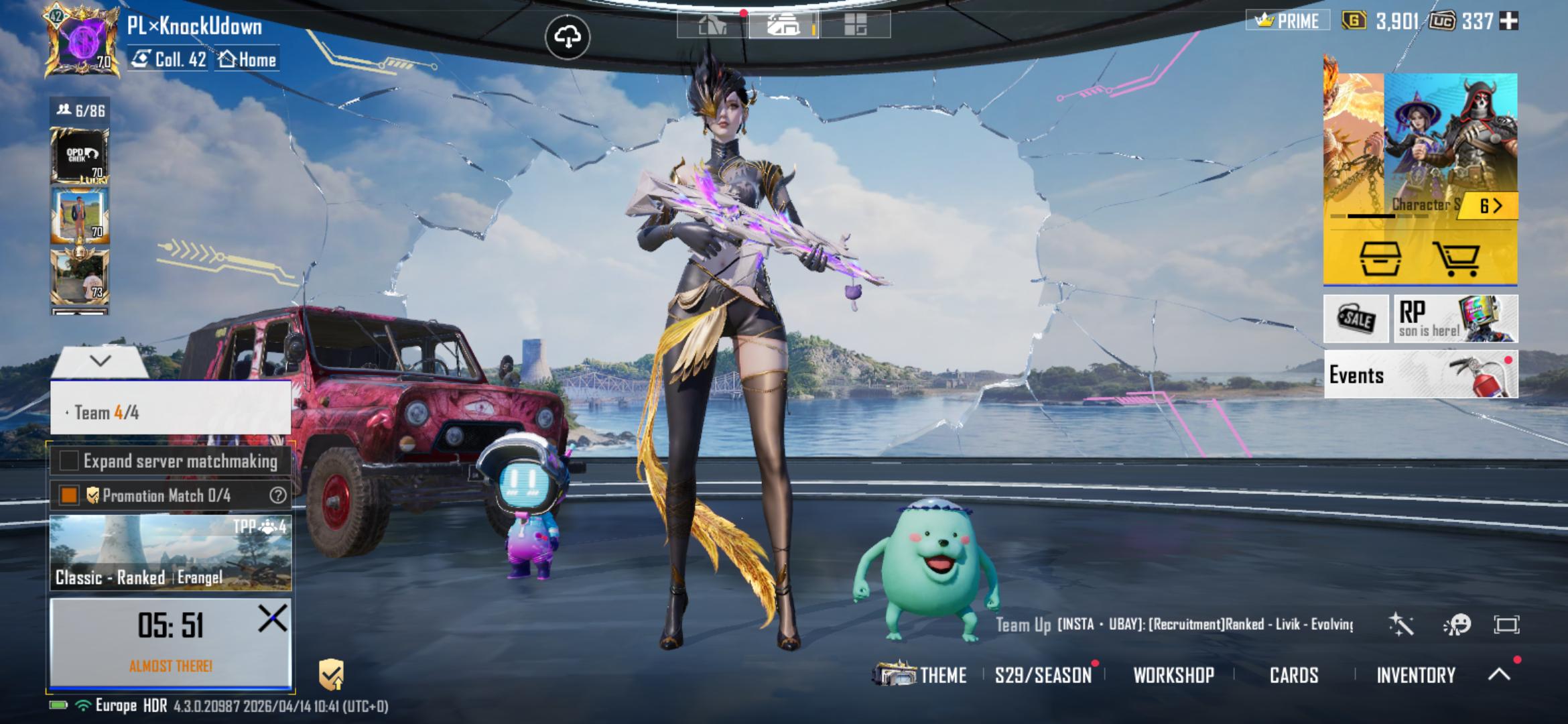Click the cloud download icon

[x=567, y=38]
